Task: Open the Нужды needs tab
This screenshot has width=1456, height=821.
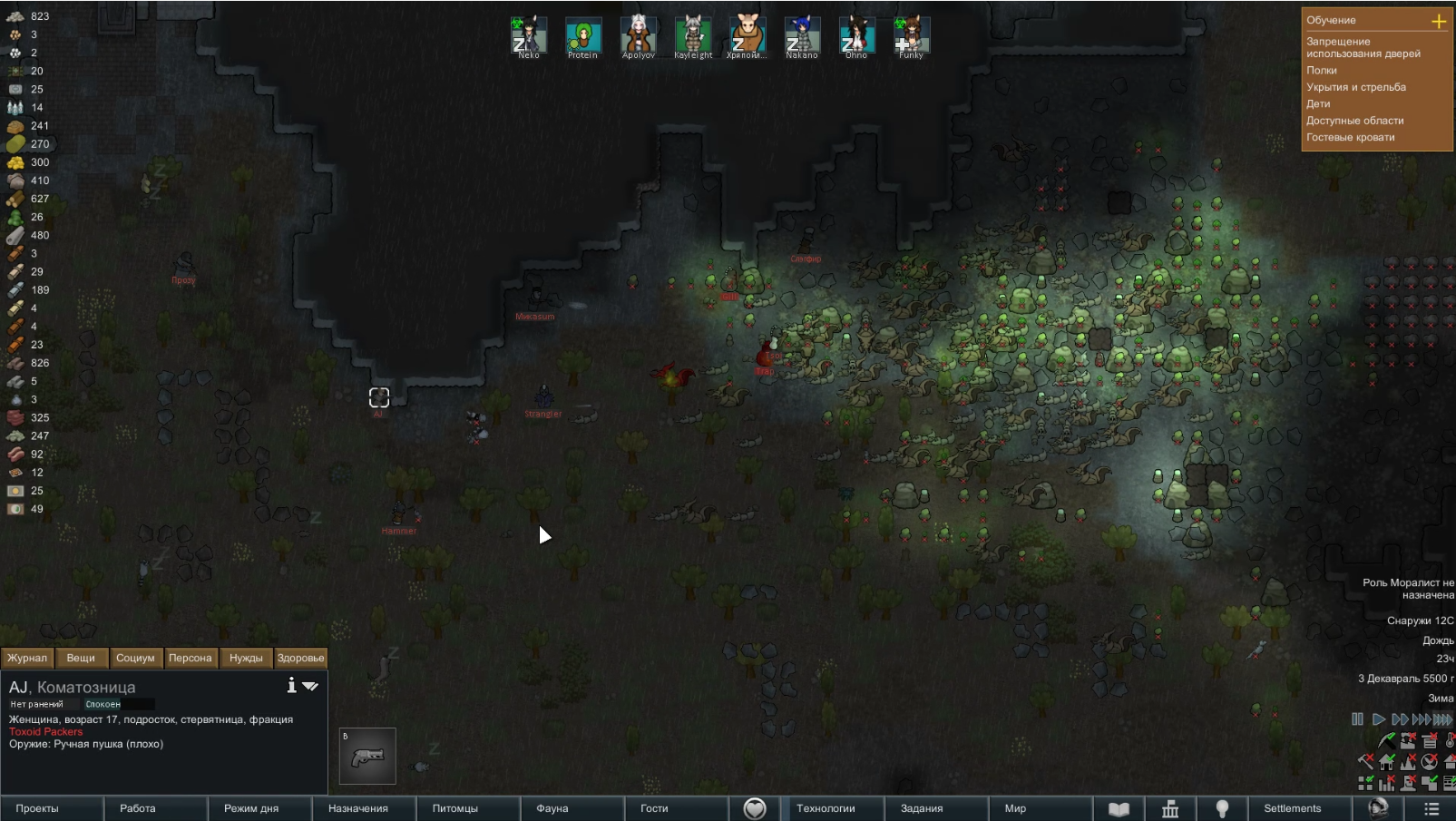Action: 246,658
